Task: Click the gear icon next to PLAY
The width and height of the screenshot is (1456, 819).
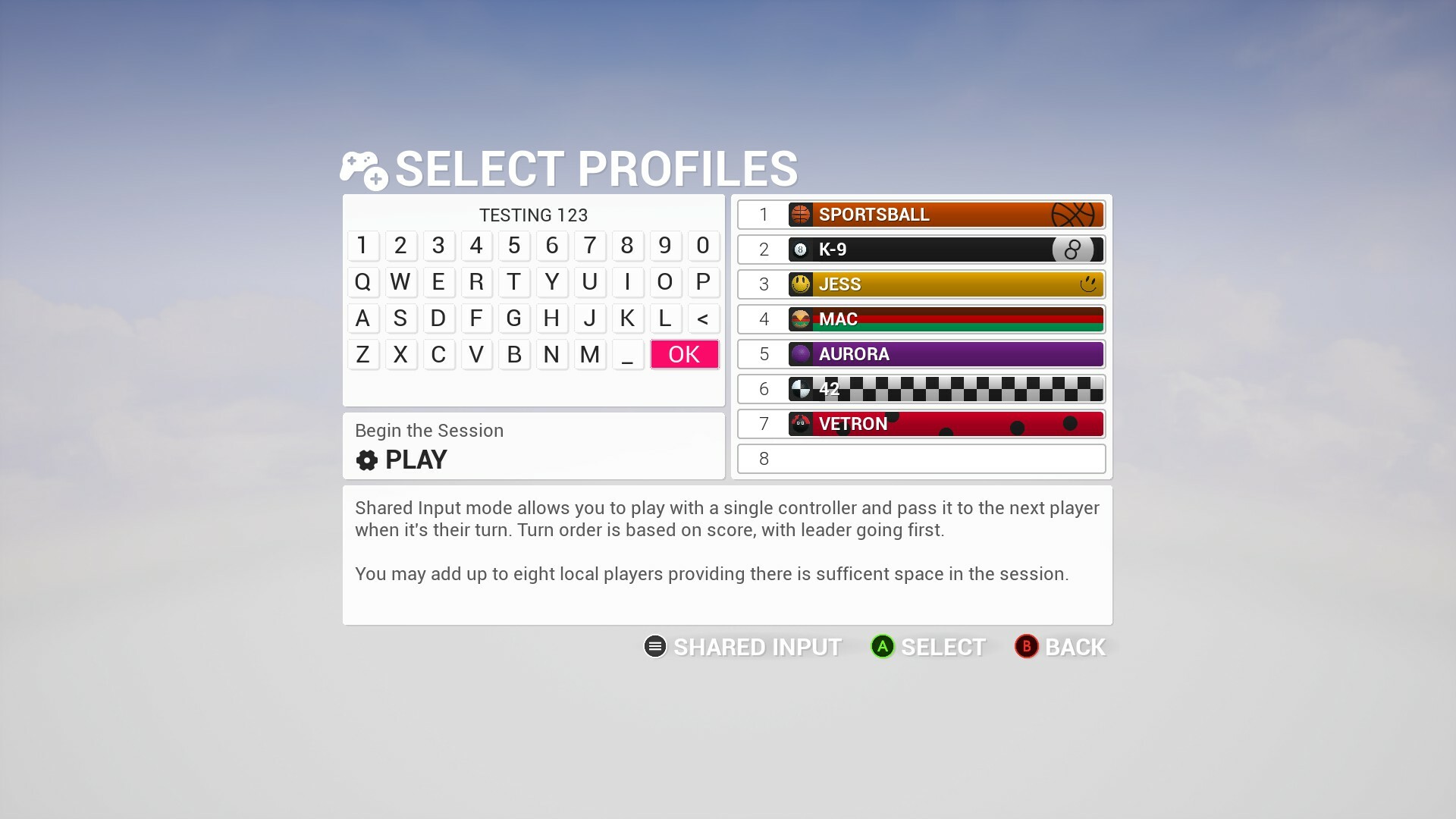Action: click(366, 460)
